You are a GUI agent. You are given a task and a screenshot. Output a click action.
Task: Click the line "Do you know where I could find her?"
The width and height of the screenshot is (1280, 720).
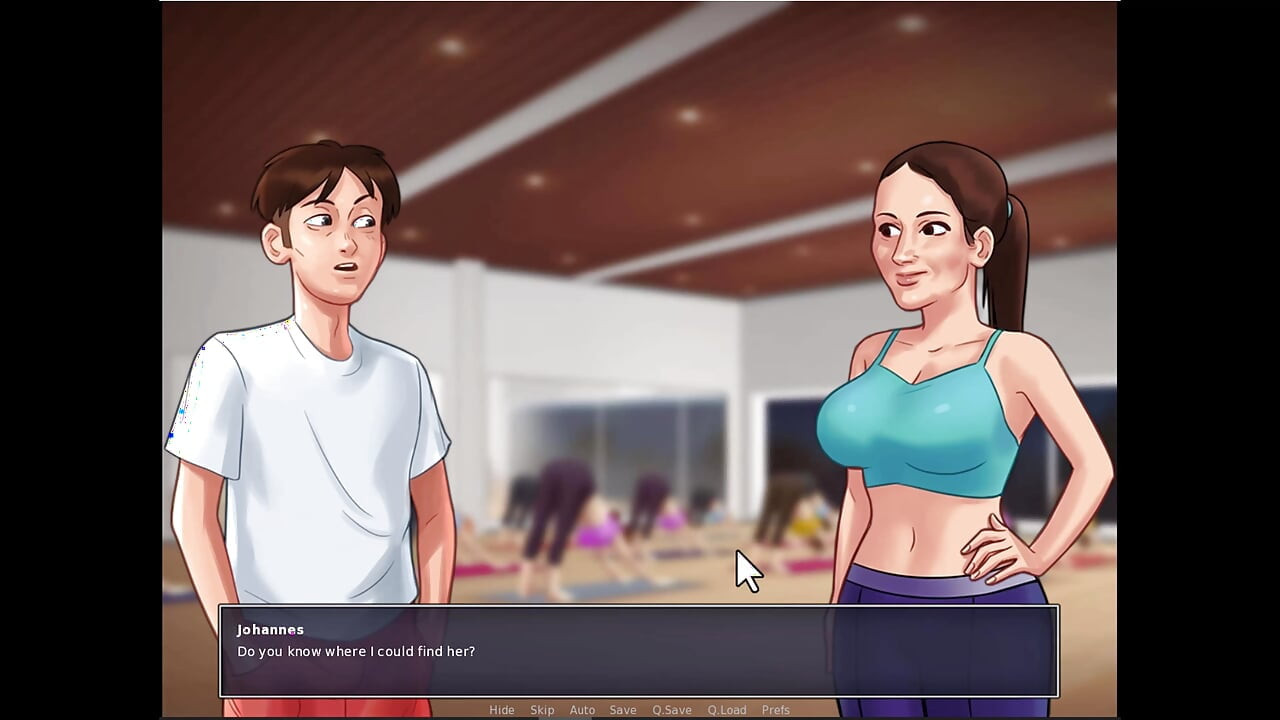pos(355,651)
